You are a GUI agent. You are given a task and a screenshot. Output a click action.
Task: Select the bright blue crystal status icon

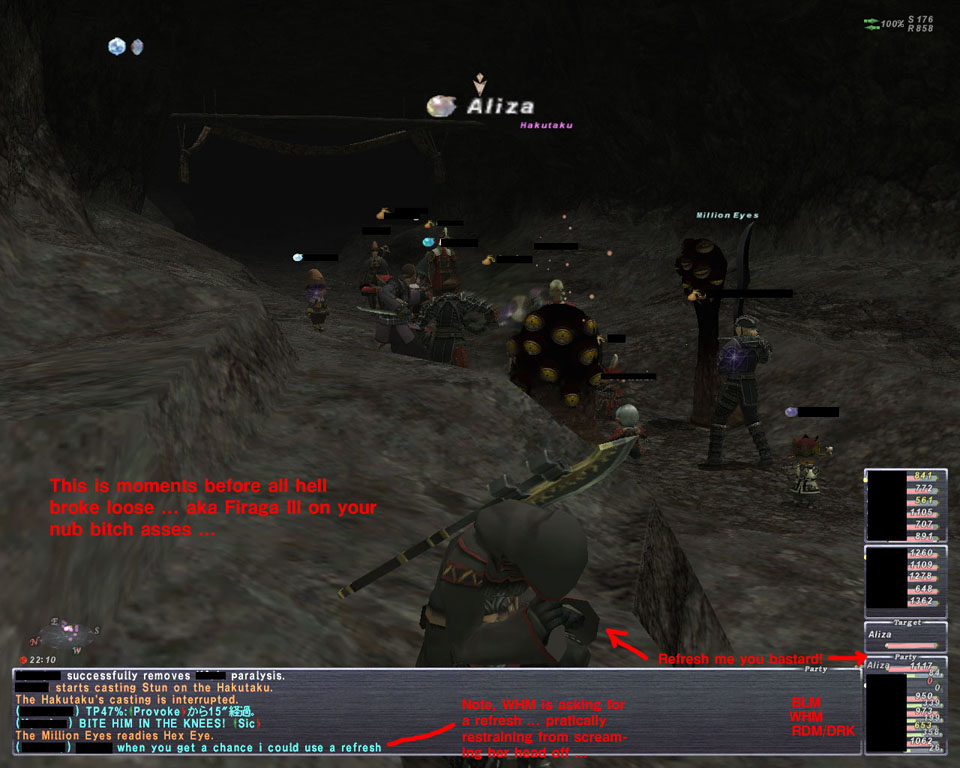click(x=117, y=46)
